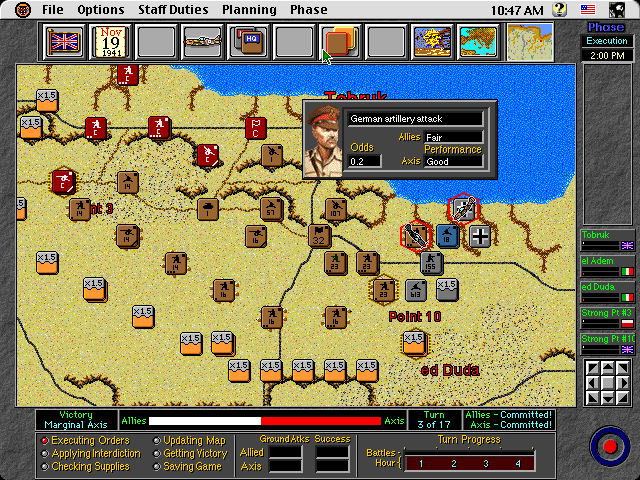
Task: Click the map scroll right arrow
Action: click(x=624, y=382)
